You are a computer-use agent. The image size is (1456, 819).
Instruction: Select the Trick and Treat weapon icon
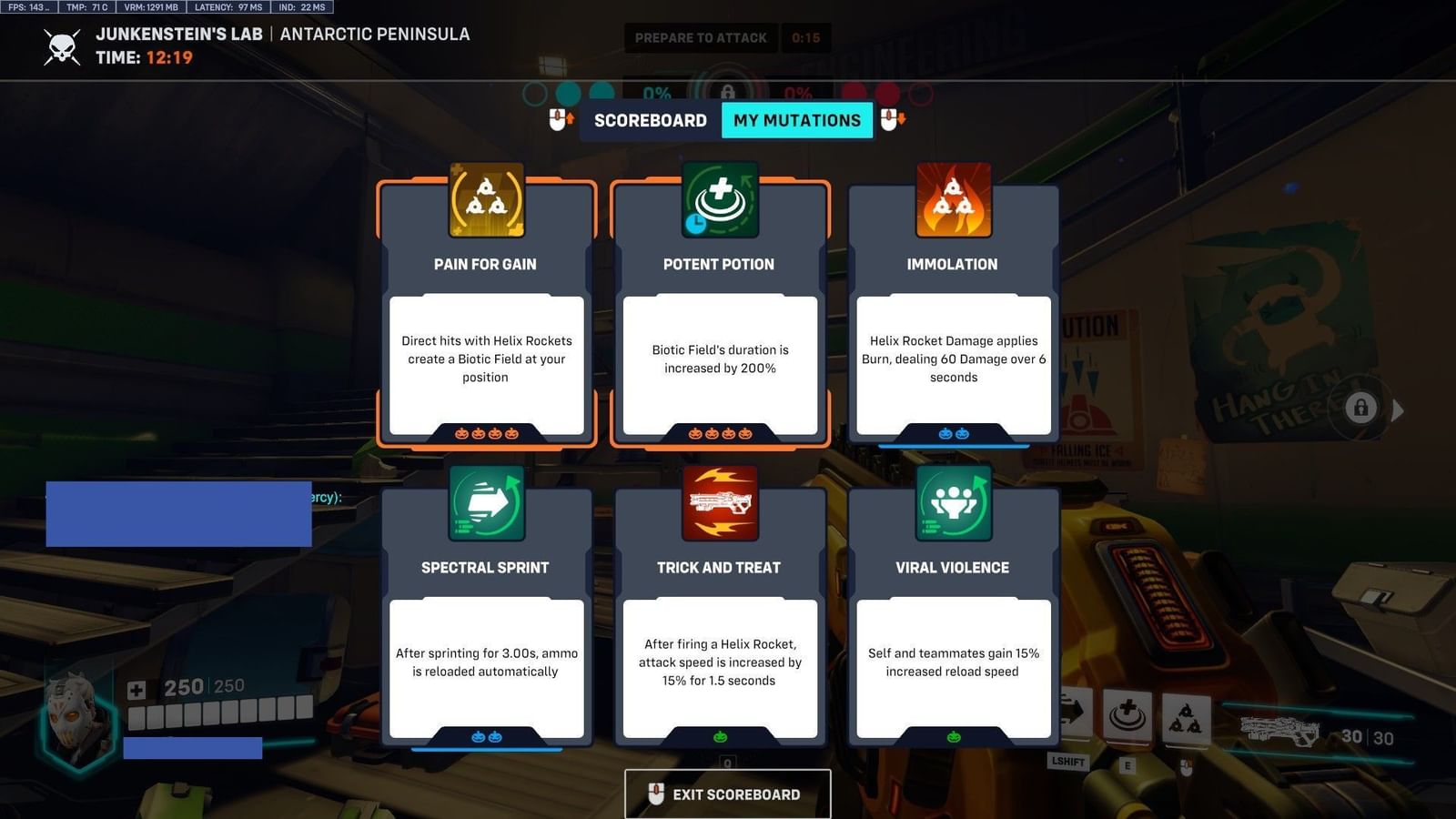point(719,503)
